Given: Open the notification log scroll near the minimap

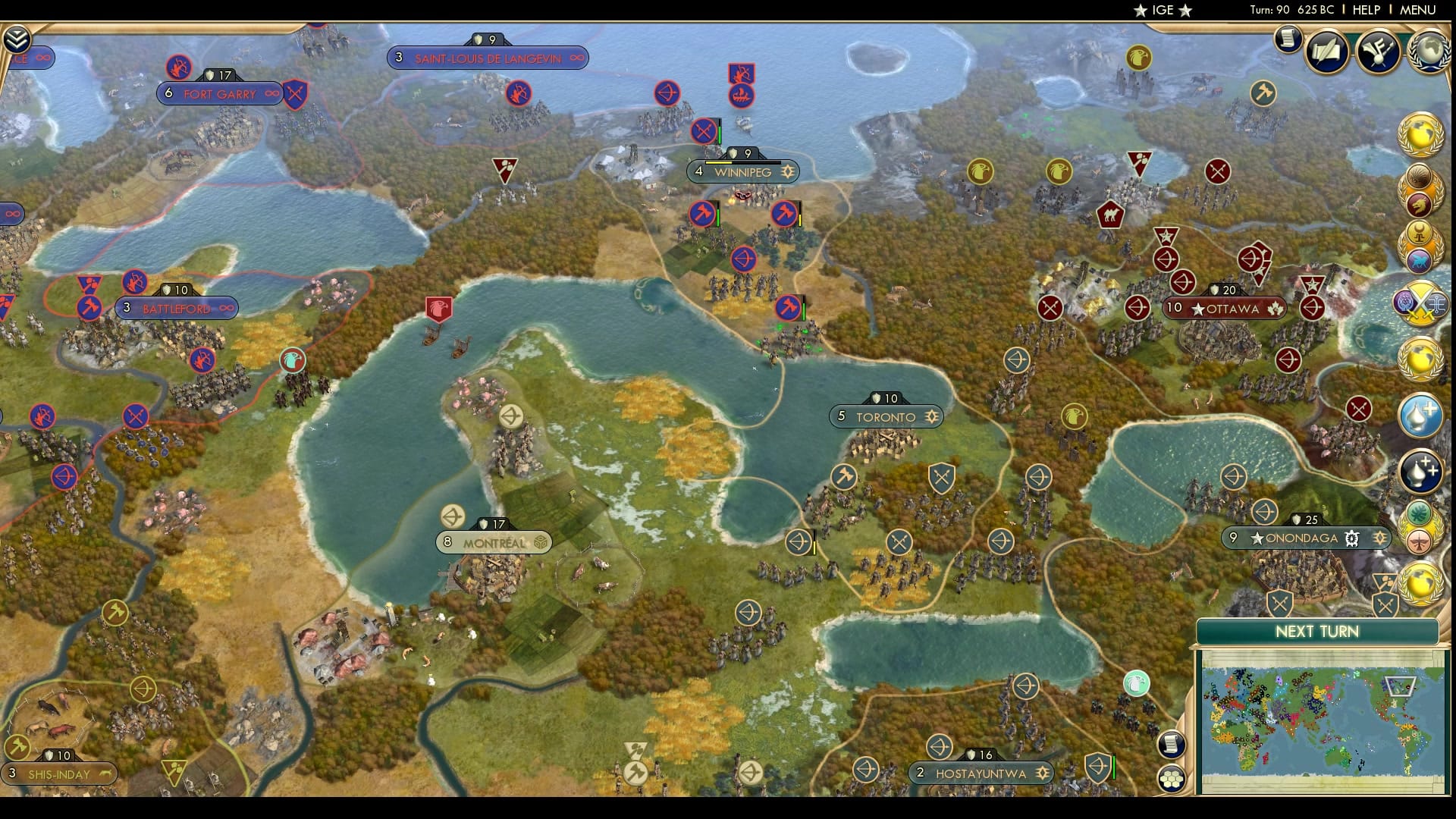Looking at the screenshot, I should [1172, 744].
